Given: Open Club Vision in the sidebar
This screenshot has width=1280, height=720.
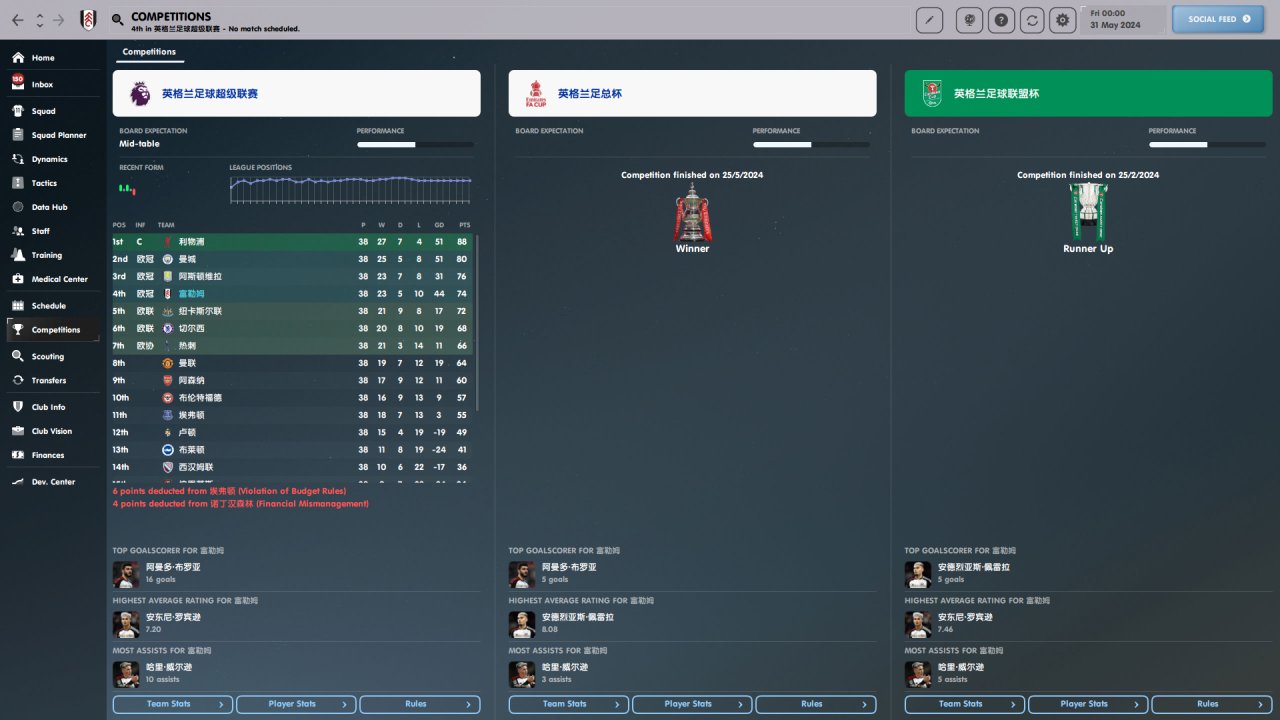Looking at the screenshot, I should coord(51,431).
